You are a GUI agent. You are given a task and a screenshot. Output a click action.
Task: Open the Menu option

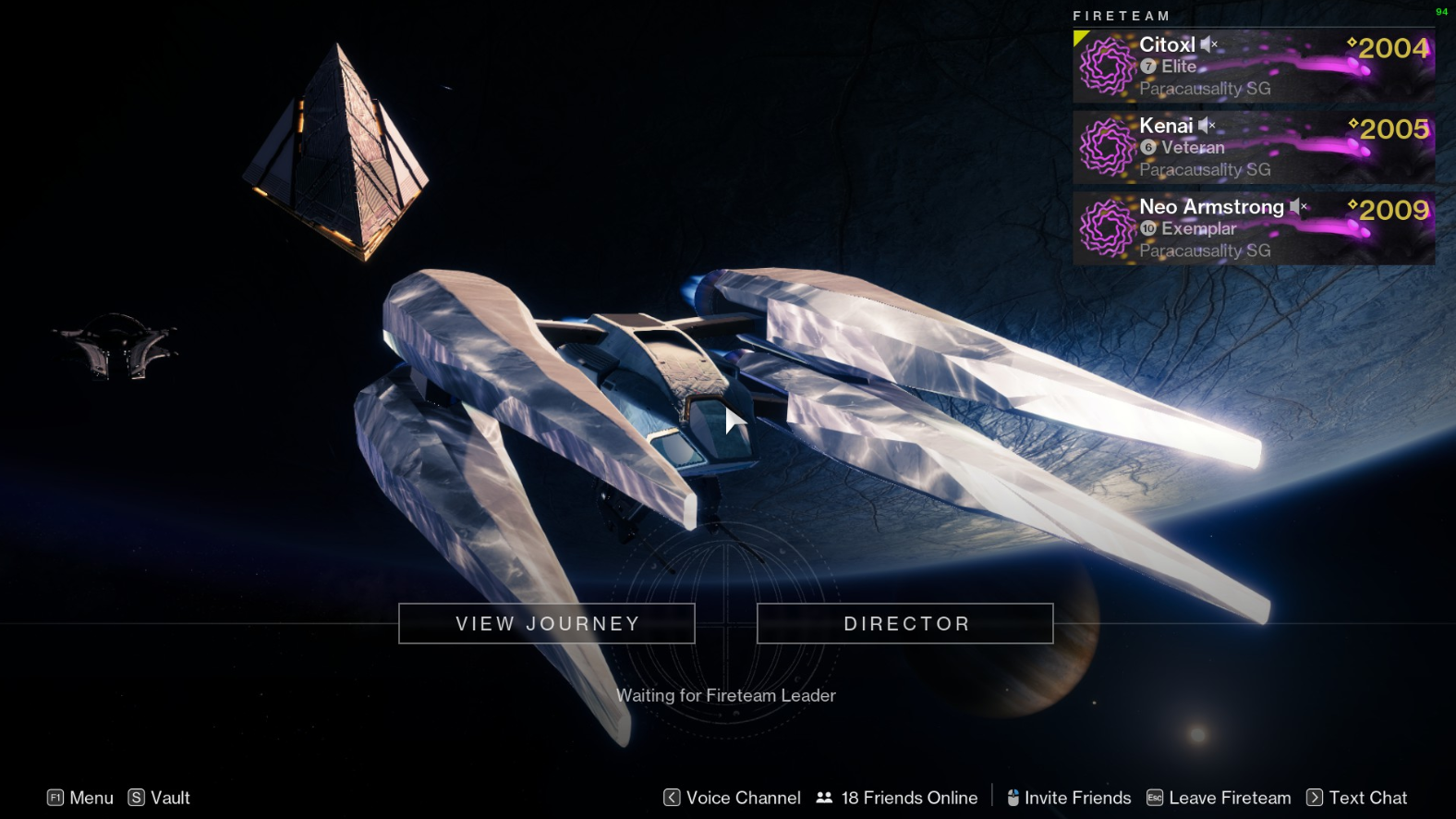pyautogui.click(x=80, y=798)
